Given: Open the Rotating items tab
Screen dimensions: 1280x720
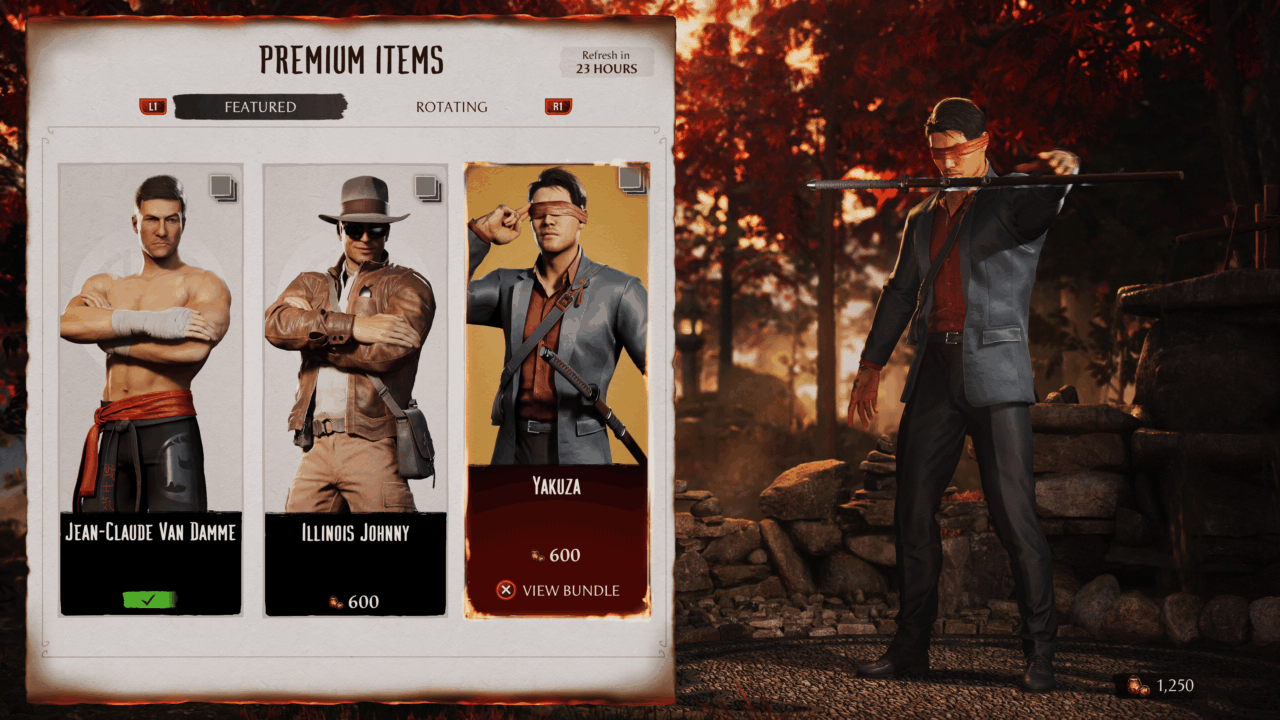Looking at the screenshot, I should coord(451,107).
